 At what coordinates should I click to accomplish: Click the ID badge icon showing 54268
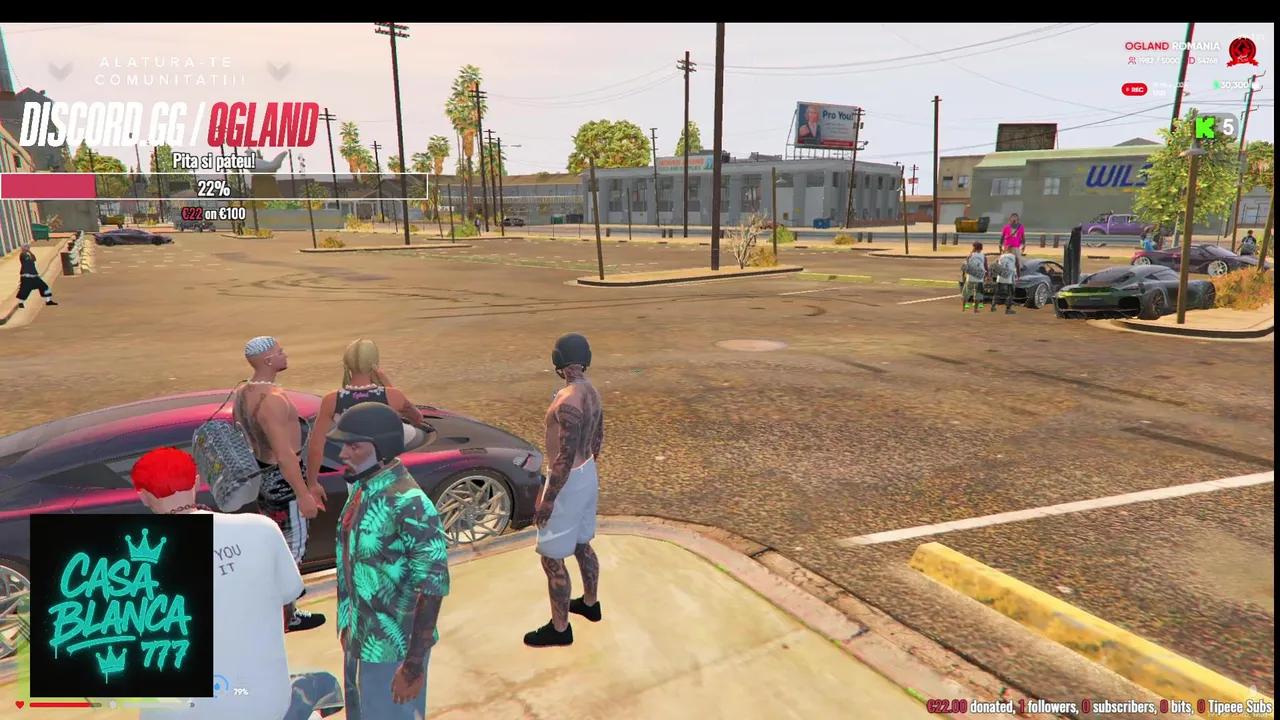tap(1191, 60)
